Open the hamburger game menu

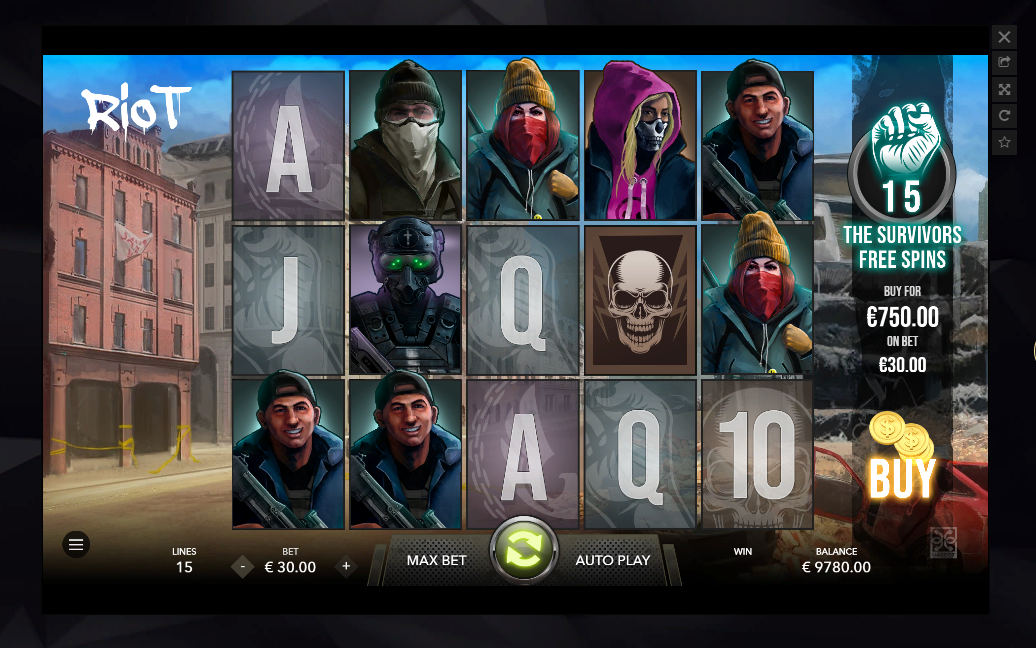coord(76,544)
